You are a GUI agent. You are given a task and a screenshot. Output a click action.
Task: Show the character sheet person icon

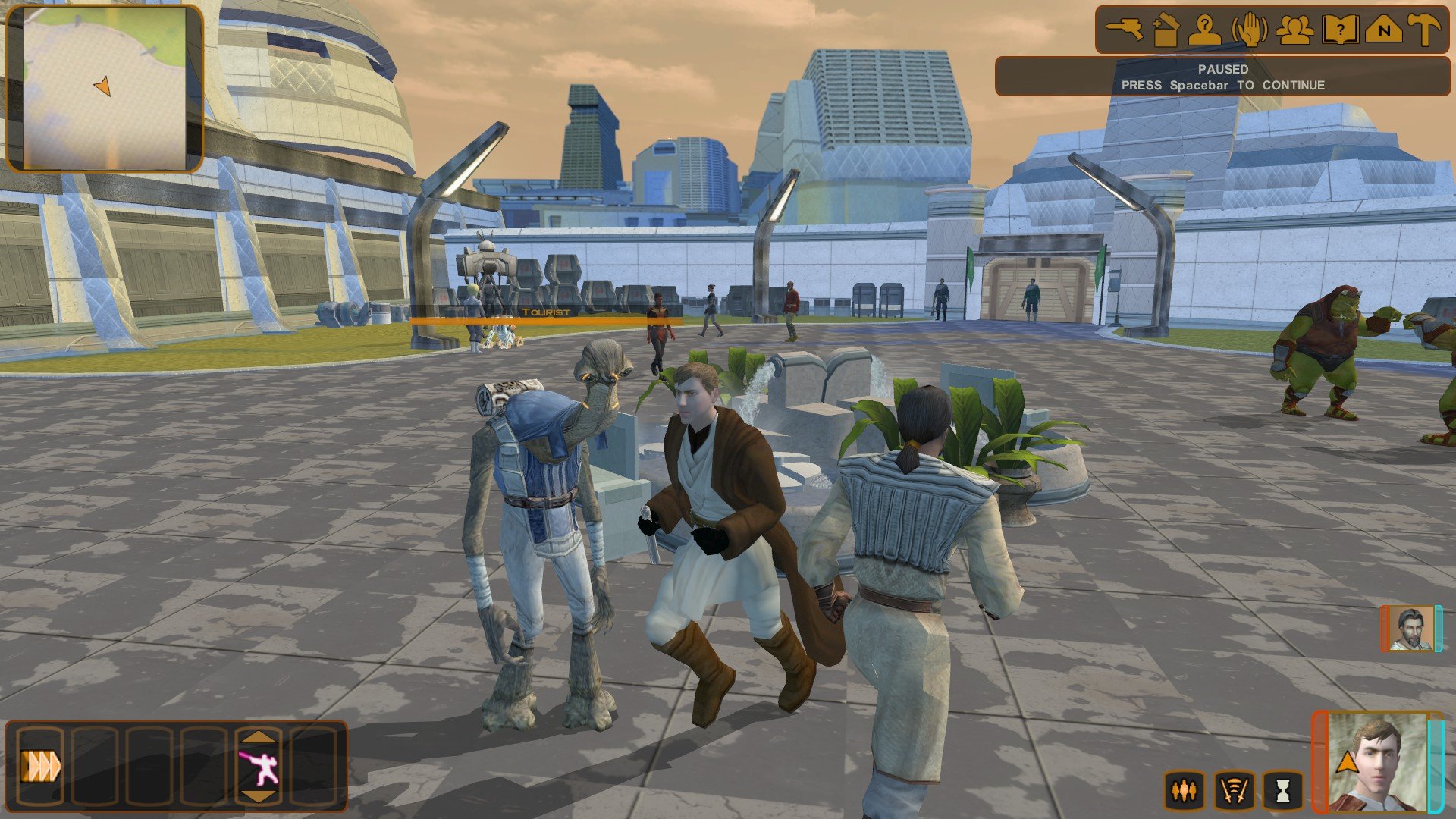(x=1204, y=30)
